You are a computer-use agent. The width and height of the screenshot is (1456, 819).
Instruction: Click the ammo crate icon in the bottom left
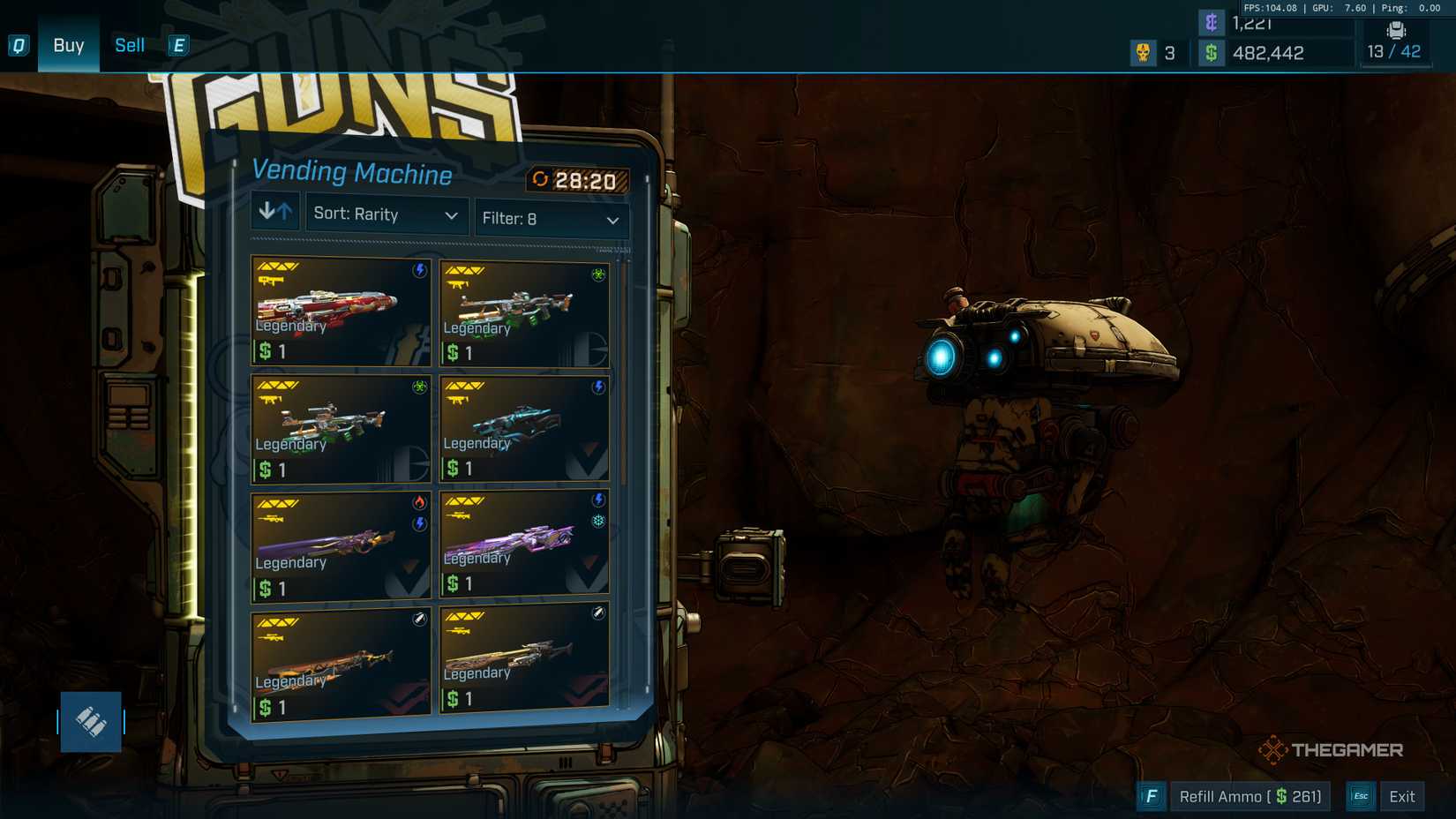(91, 721)
